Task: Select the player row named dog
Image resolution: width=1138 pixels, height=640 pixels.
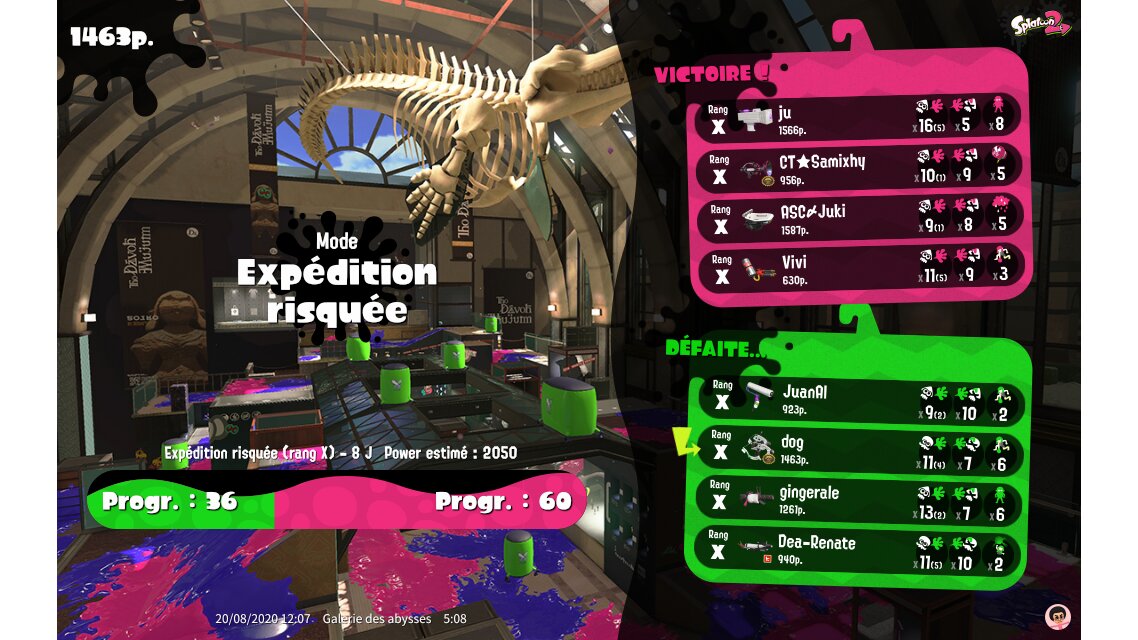Action: coord(860,450)
